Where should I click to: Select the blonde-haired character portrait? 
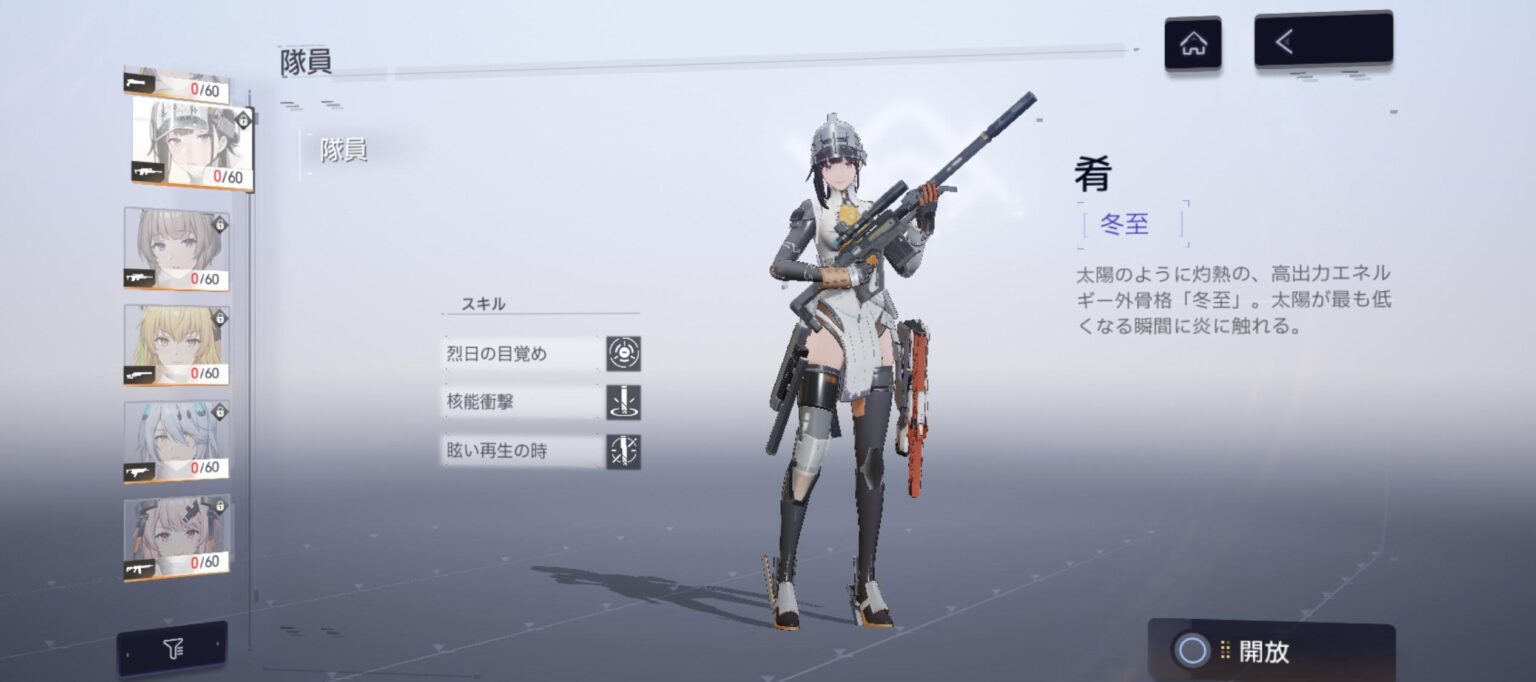(x=177, y=344)
